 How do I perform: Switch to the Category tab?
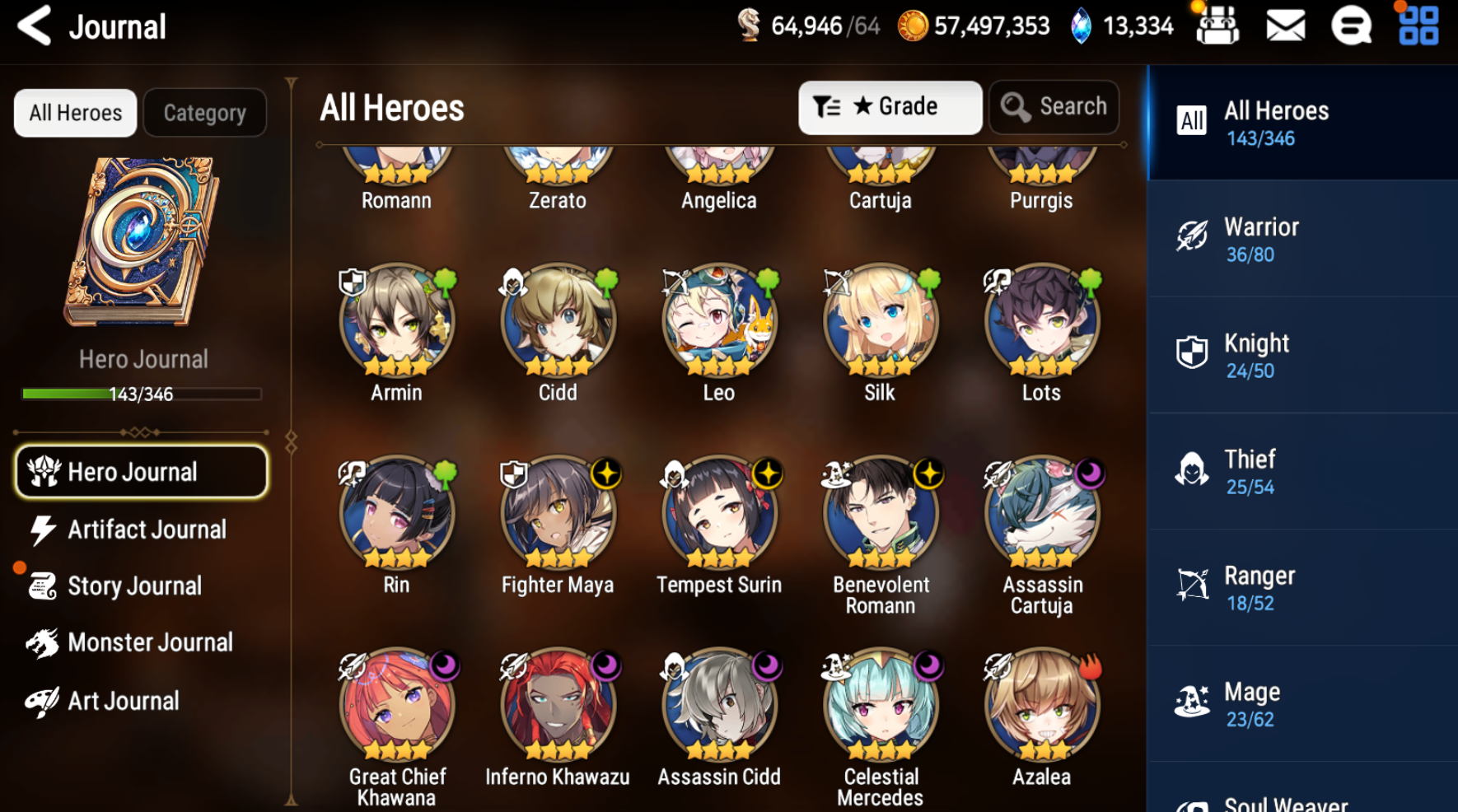204,113
